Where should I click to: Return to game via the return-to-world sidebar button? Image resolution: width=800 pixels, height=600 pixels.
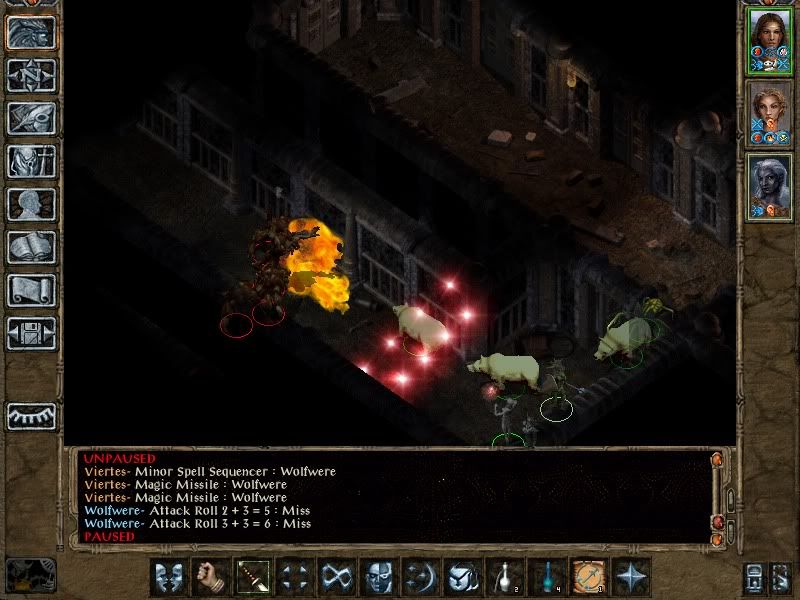pos(31,32)
